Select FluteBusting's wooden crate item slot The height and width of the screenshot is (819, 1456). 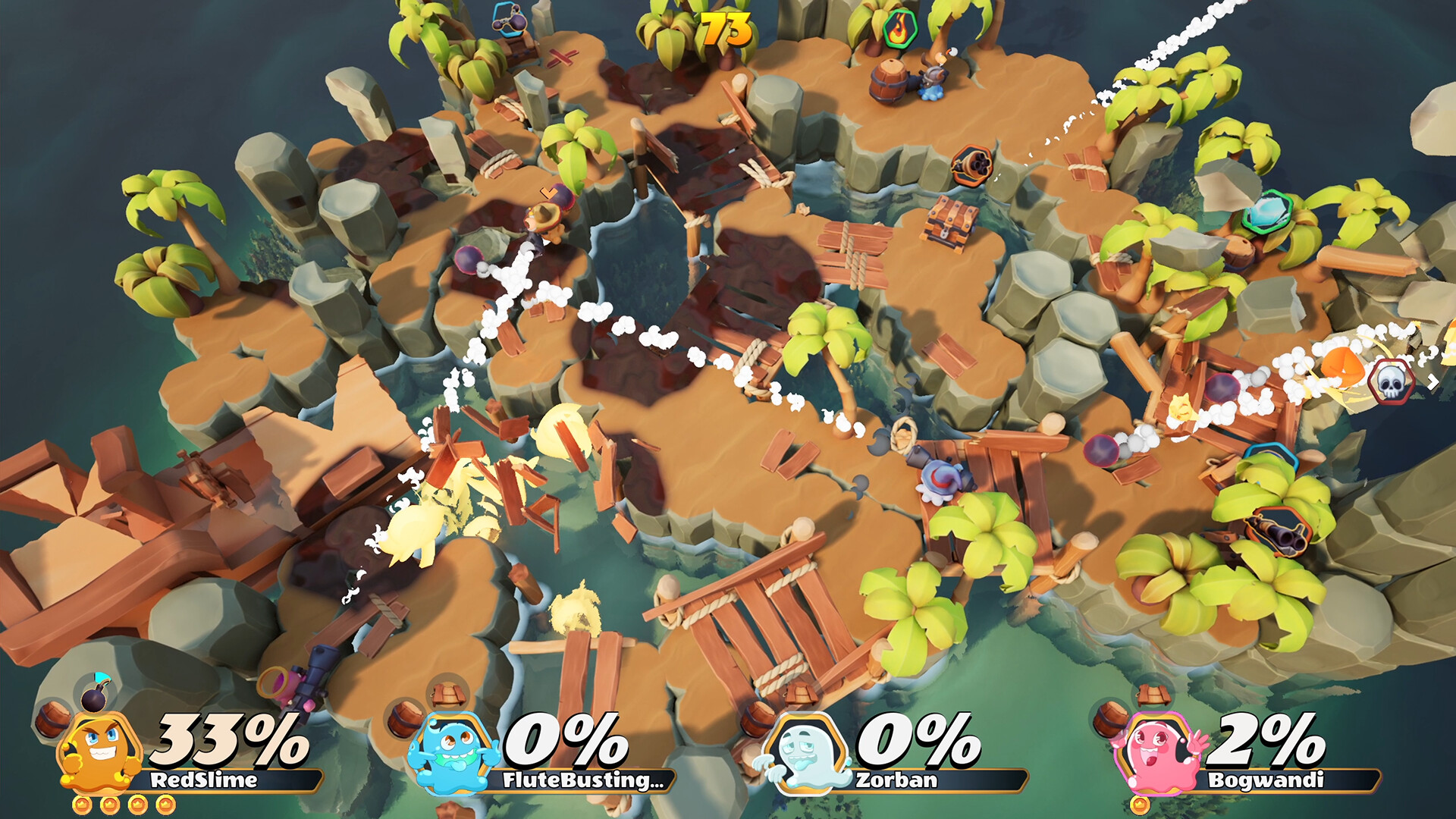(x=448, y=693)
